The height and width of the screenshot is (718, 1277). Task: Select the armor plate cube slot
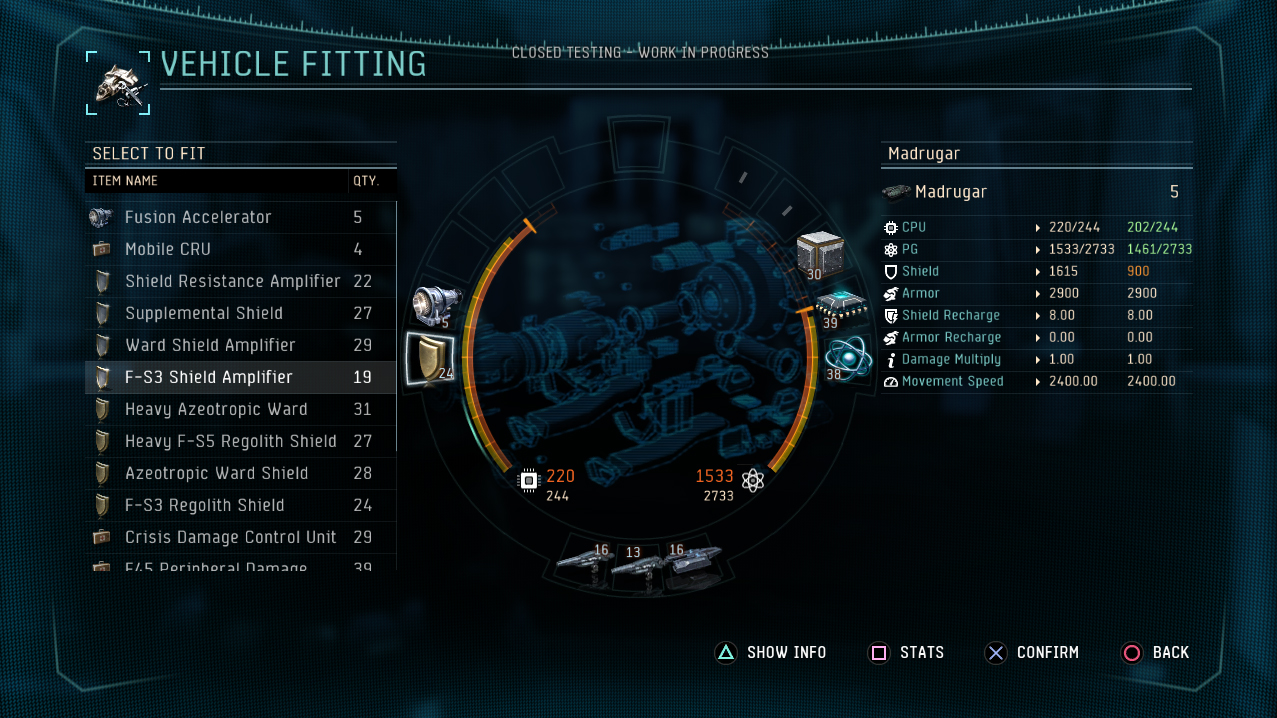coord(821,257)
